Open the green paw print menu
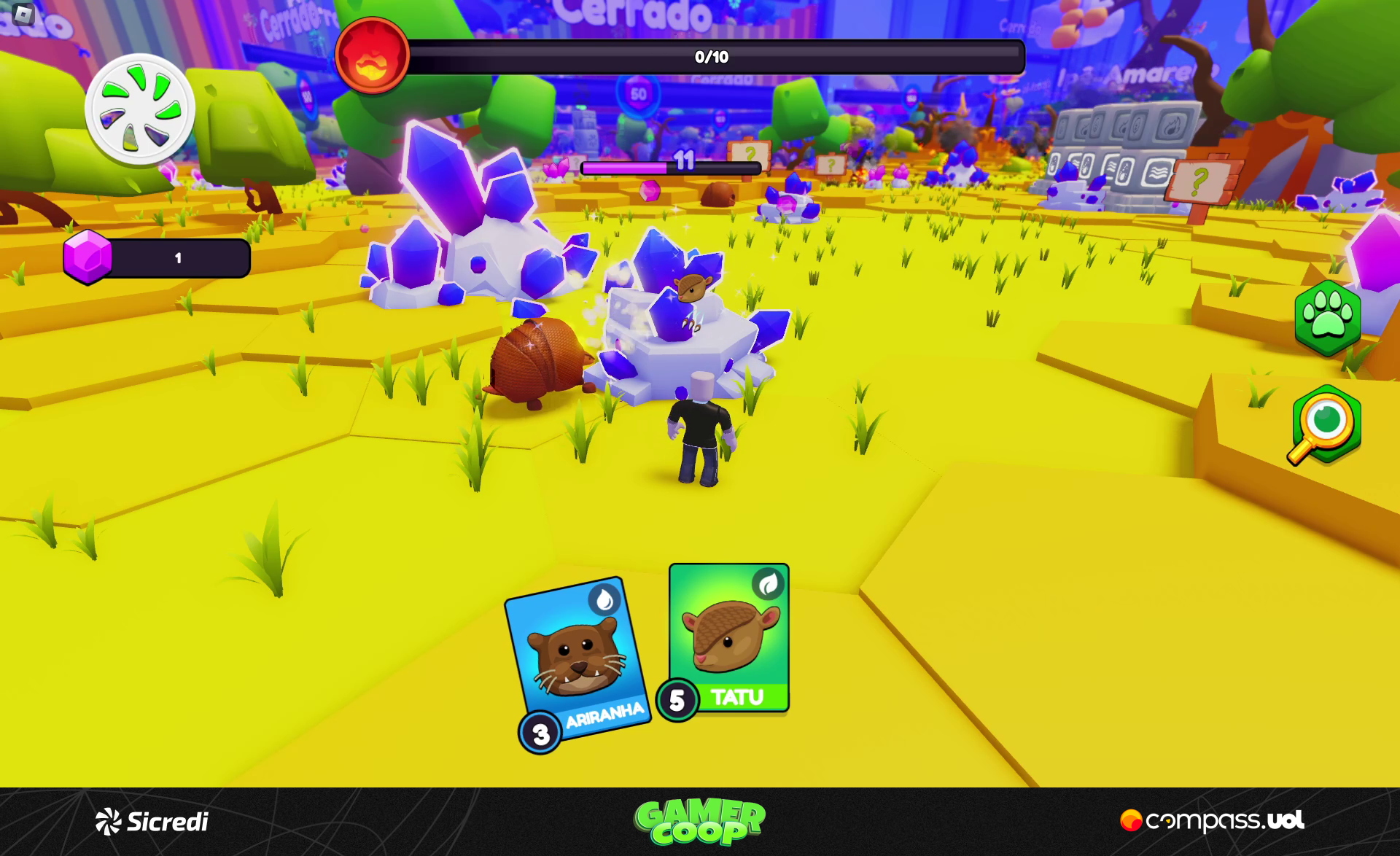Image resolution: width=1400 pixels, height=856 pixels. (x=1327, y=318)
